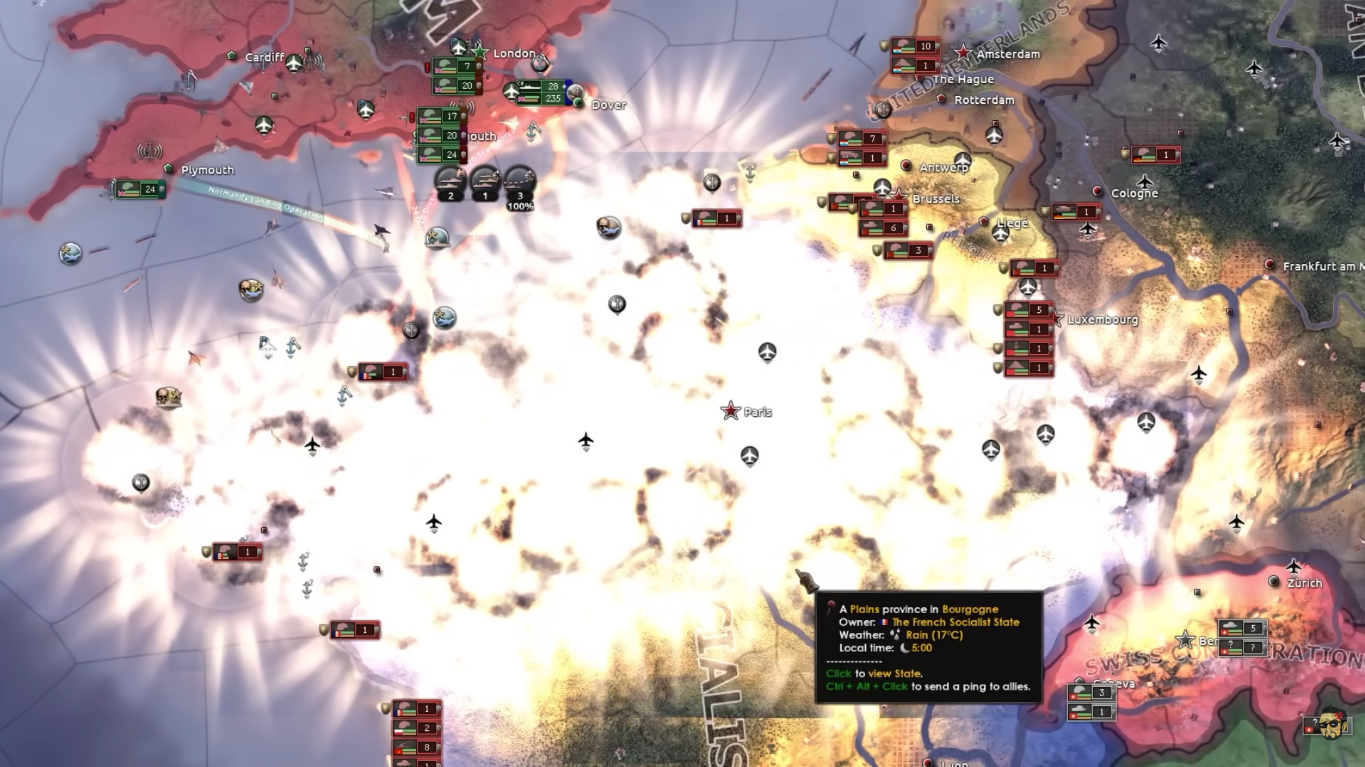1365x767 pixels.
Task: Select the British 7-division stack near London
Action: coord(457,67)
